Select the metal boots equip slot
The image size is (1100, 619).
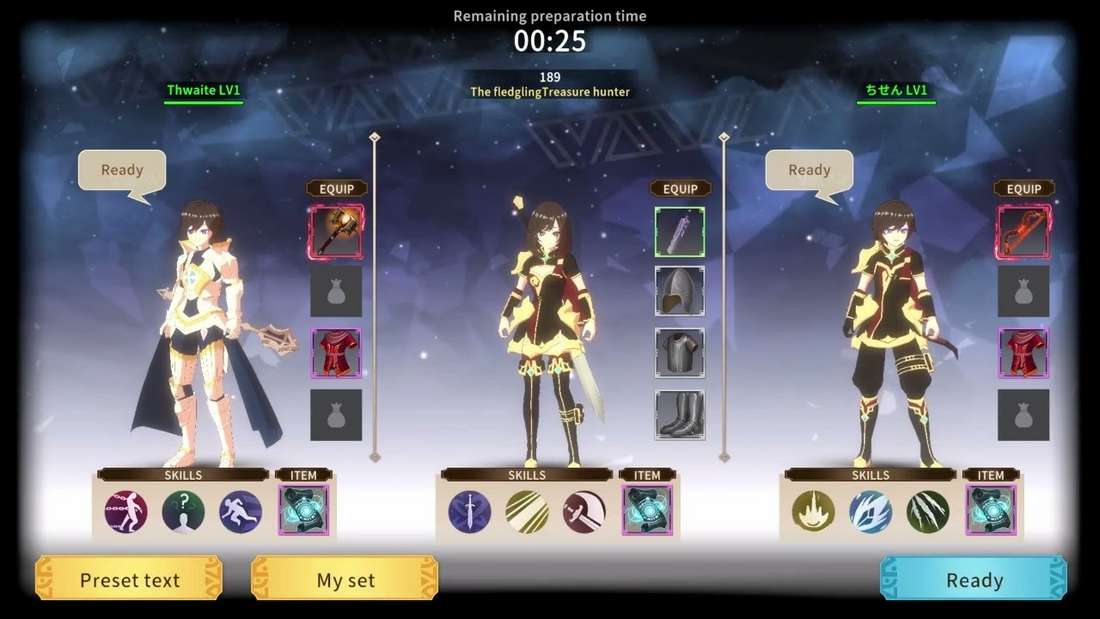coord(680,414)
